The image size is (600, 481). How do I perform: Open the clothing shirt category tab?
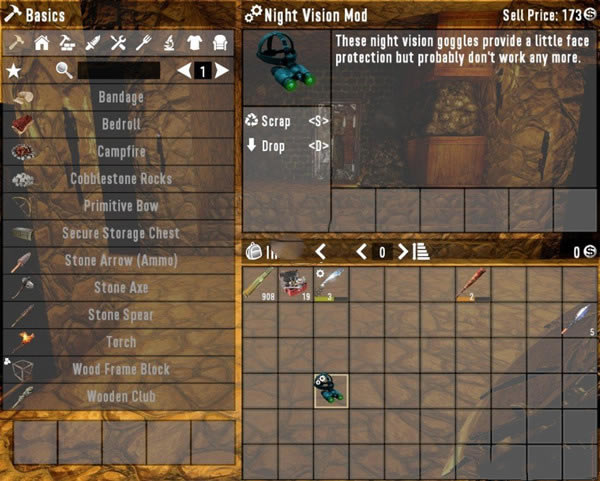[194, 42]
